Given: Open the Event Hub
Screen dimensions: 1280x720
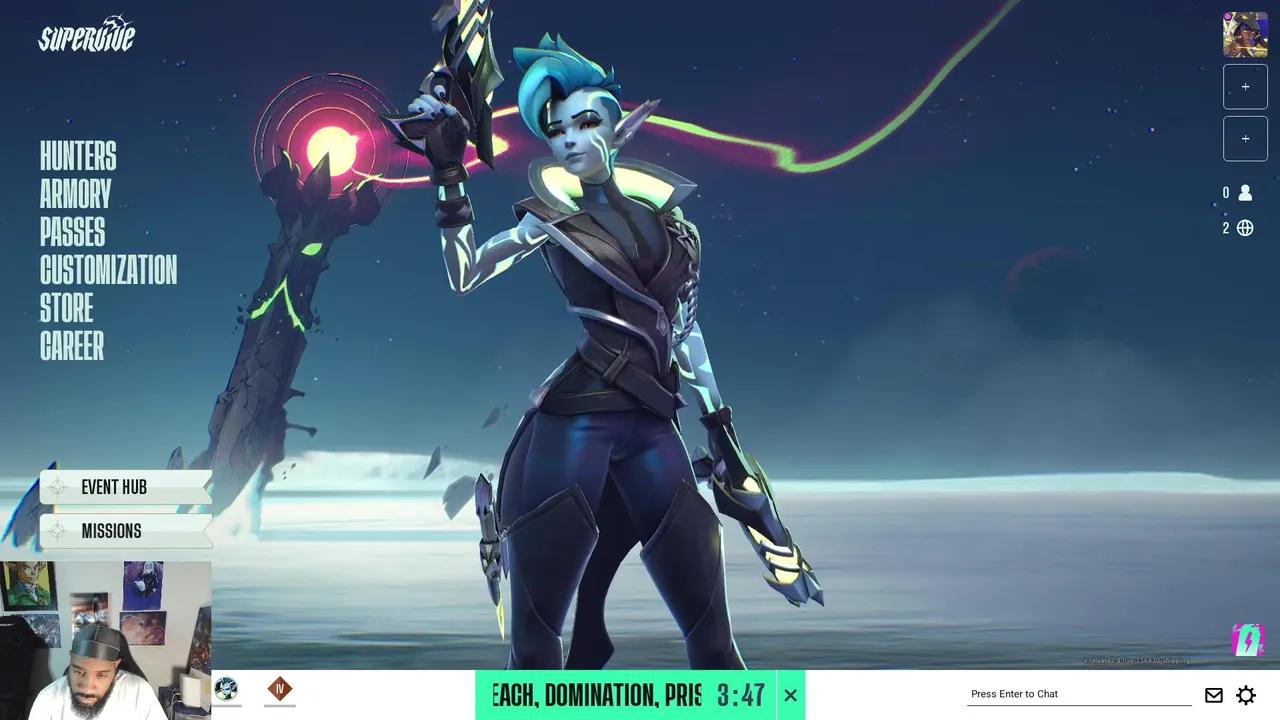Looking at the screenshot, I should pyautogui.click(x=114, y=487).
